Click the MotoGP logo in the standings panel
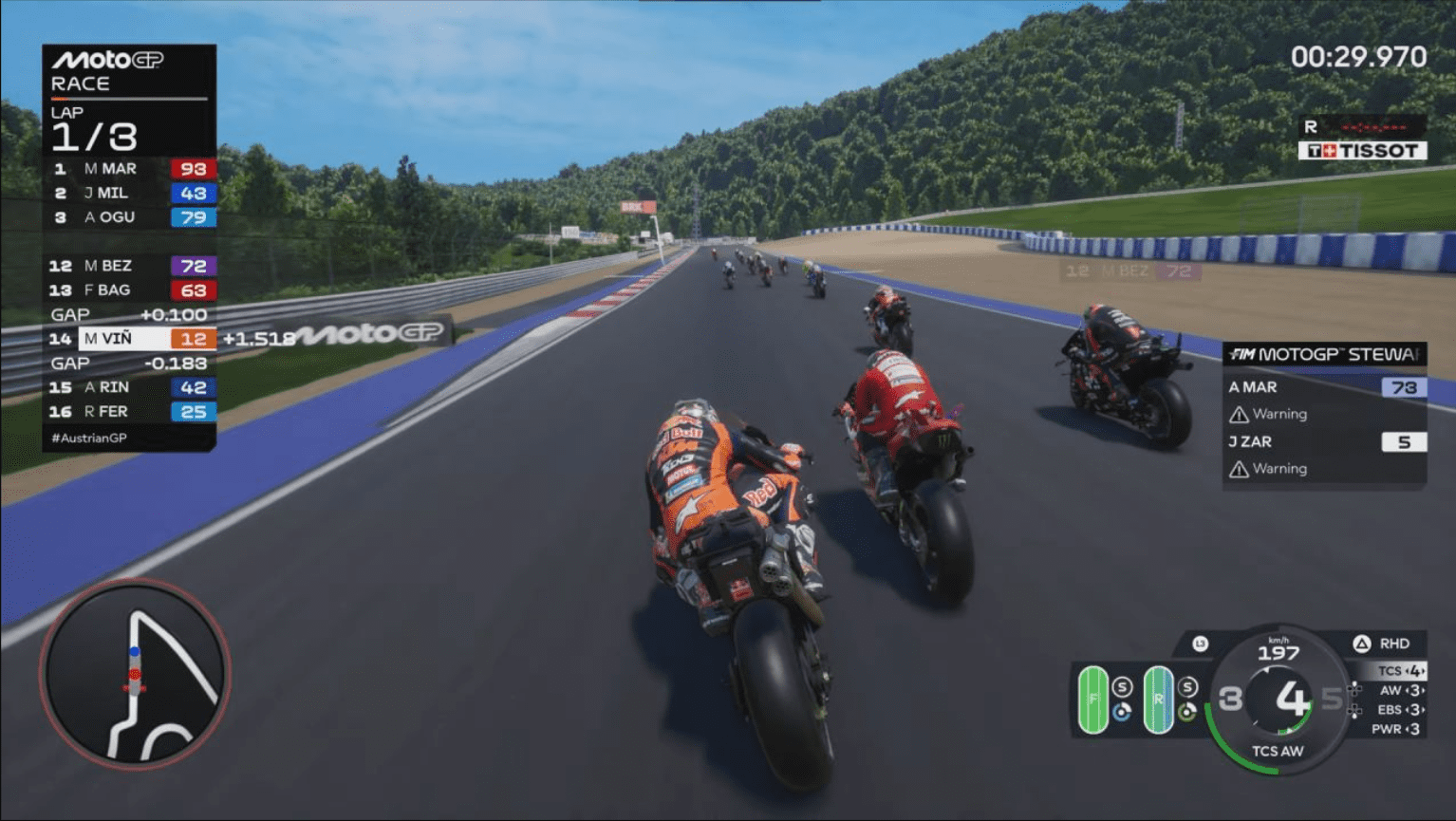This screenshot has height=821, width=1456. [109, 59]
